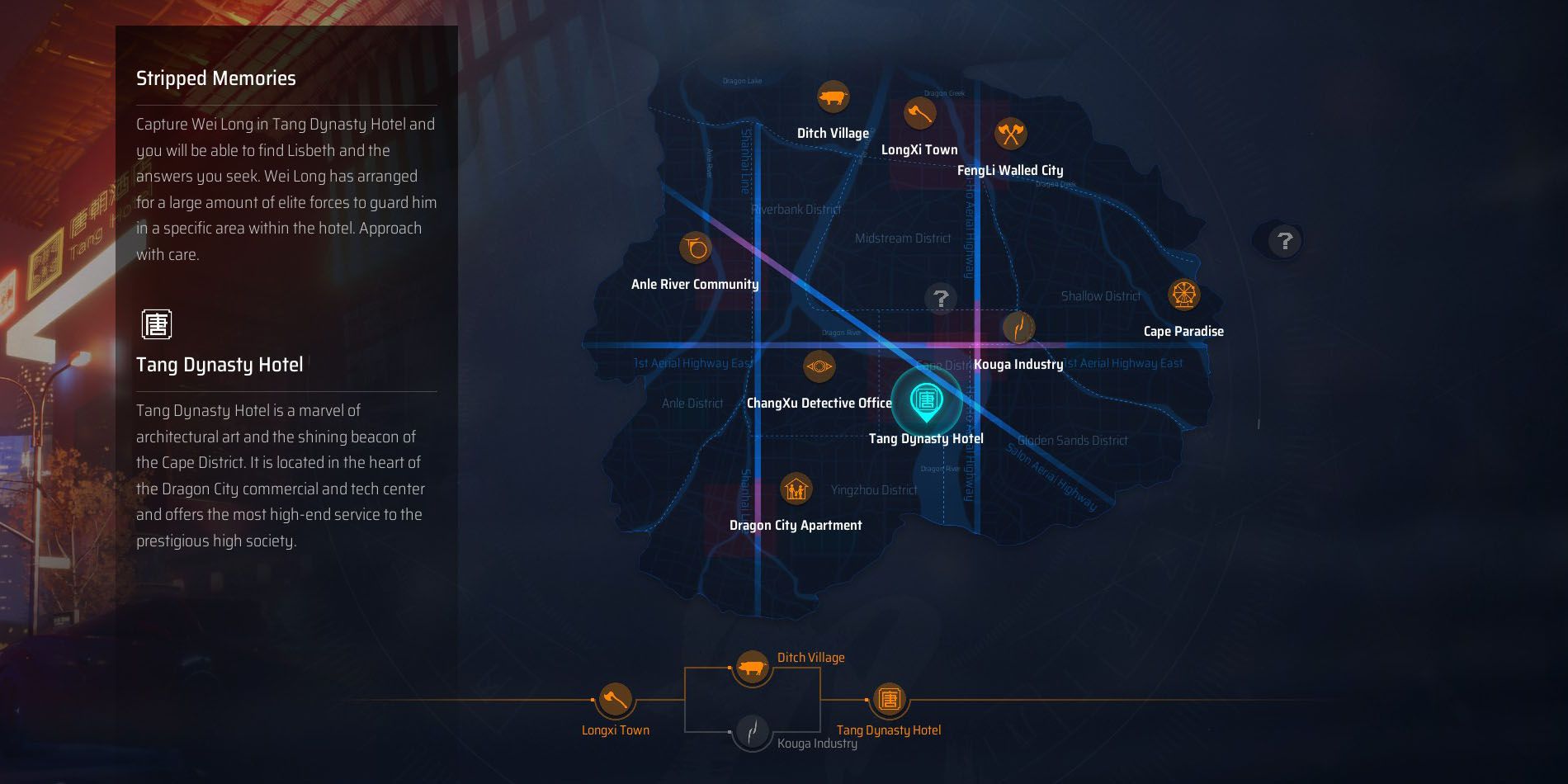This screenshot has height=784, width=1568.
Task: Click the Tang Dynasty Hotel document icon in sidebar
Action: coord(157,324)
